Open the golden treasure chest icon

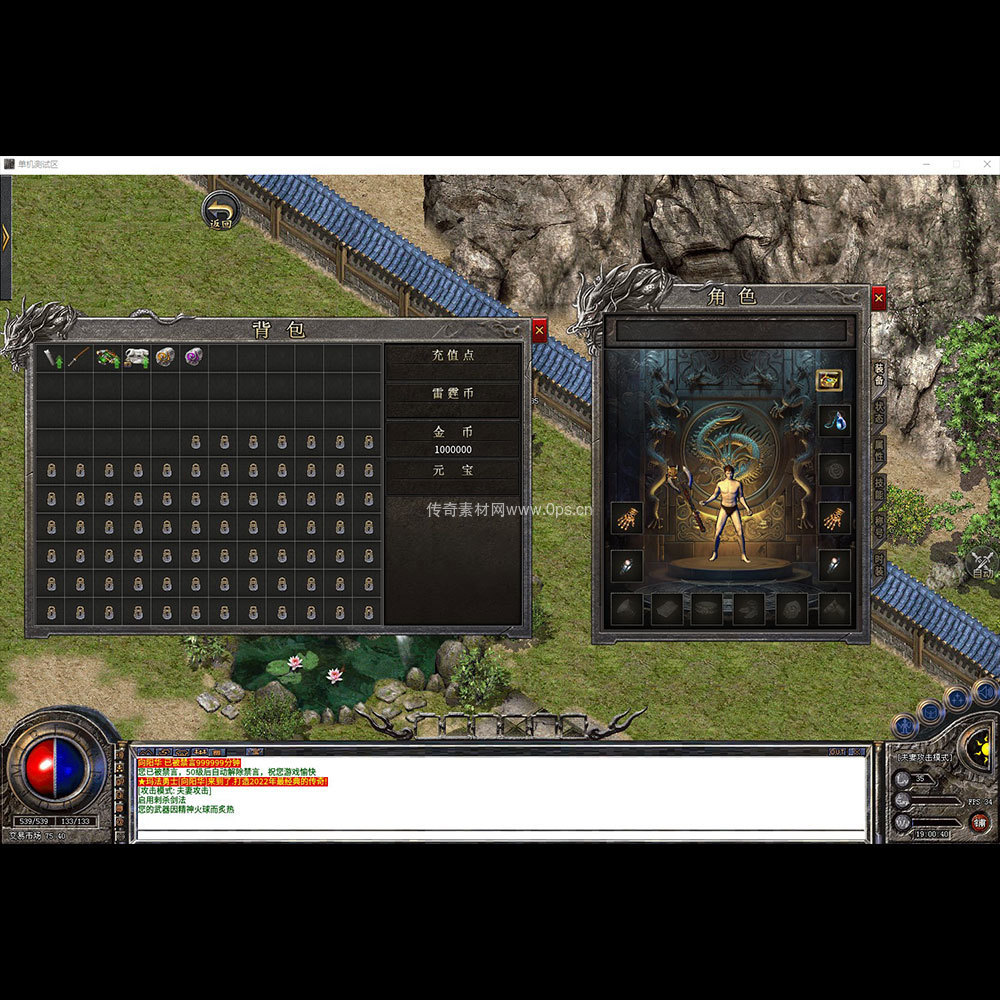coord(829,380)
